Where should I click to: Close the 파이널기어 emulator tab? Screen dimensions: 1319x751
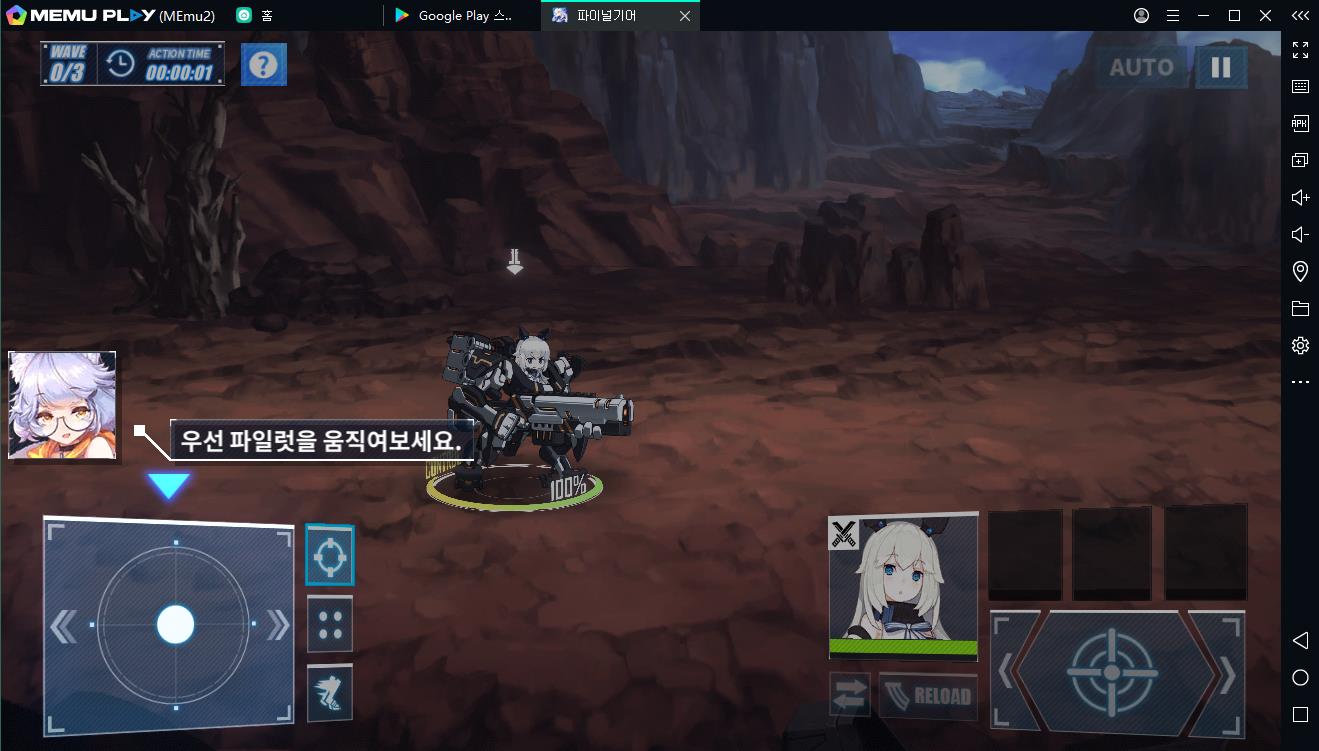coord(684,16)
